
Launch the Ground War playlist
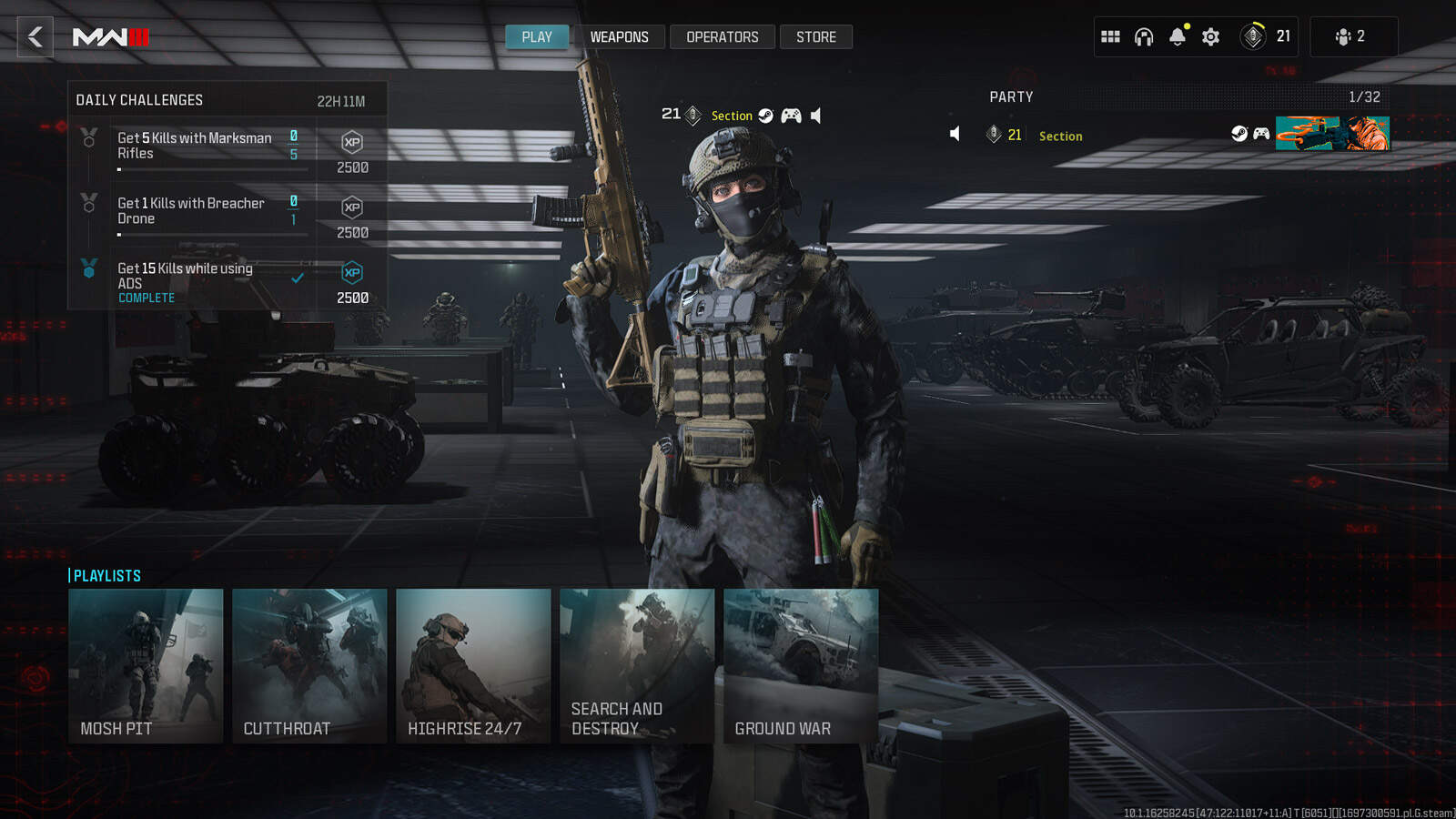[x=801, y=665]
